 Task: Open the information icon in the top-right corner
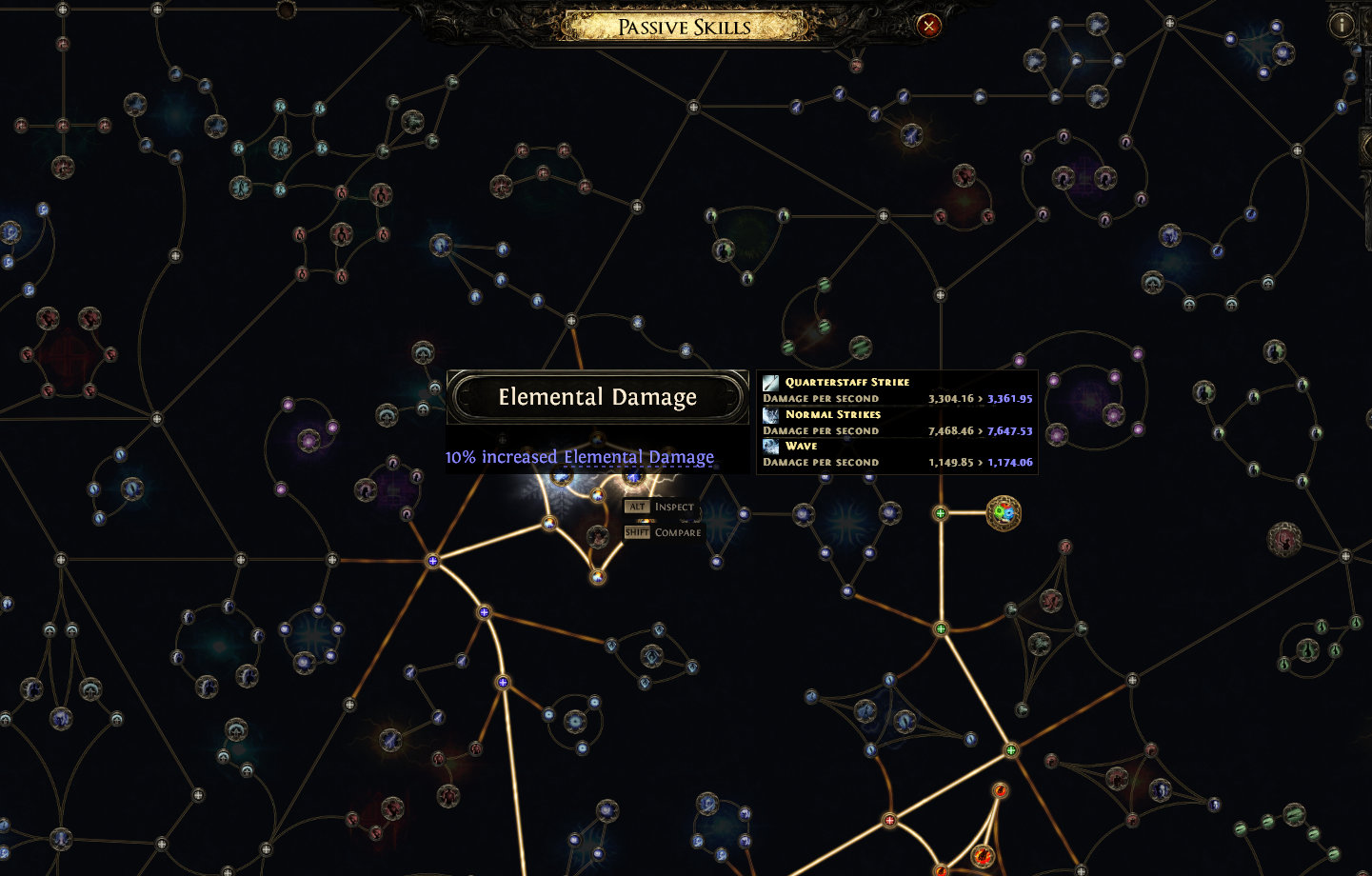point(1342,23)
